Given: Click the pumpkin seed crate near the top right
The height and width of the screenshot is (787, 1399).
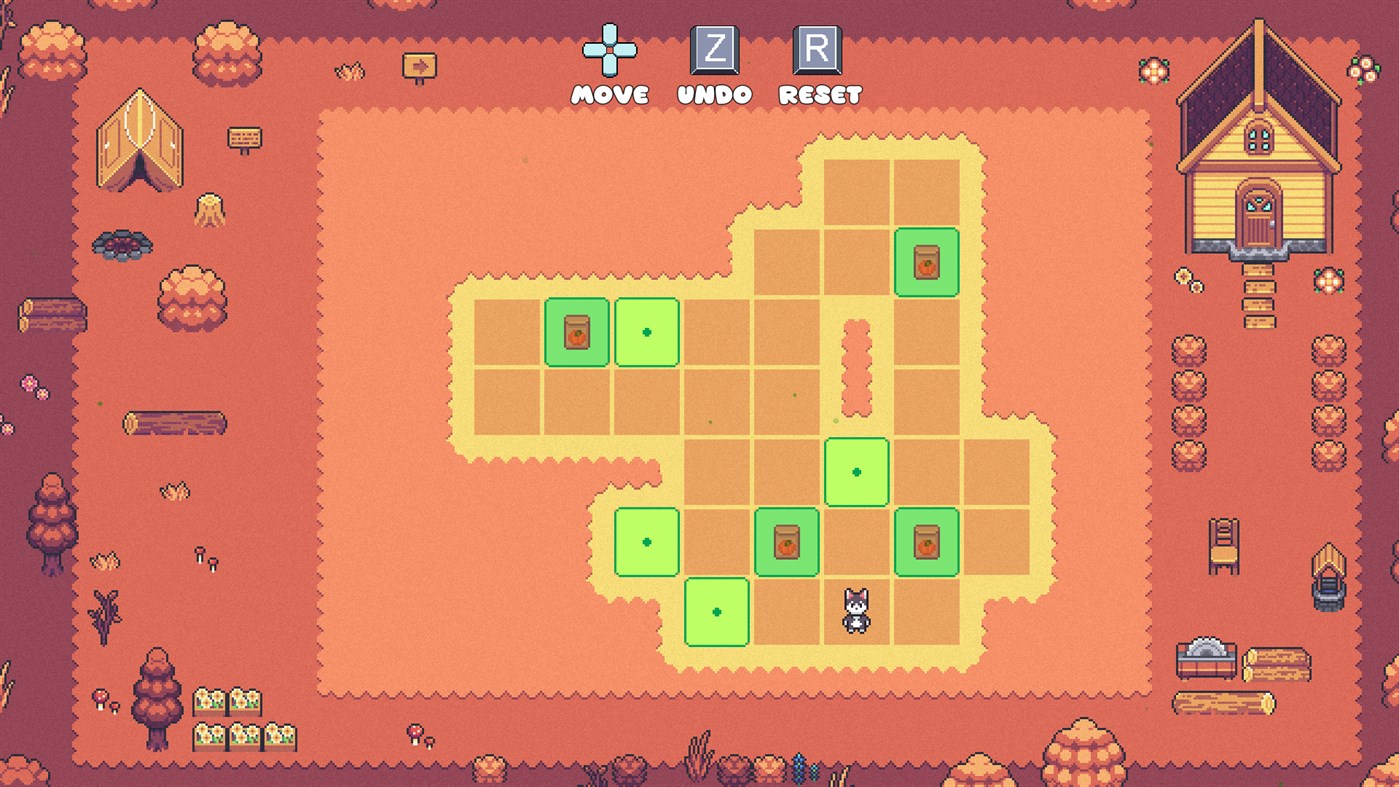Looking at the screenshot, I should (x=926, y=264).
